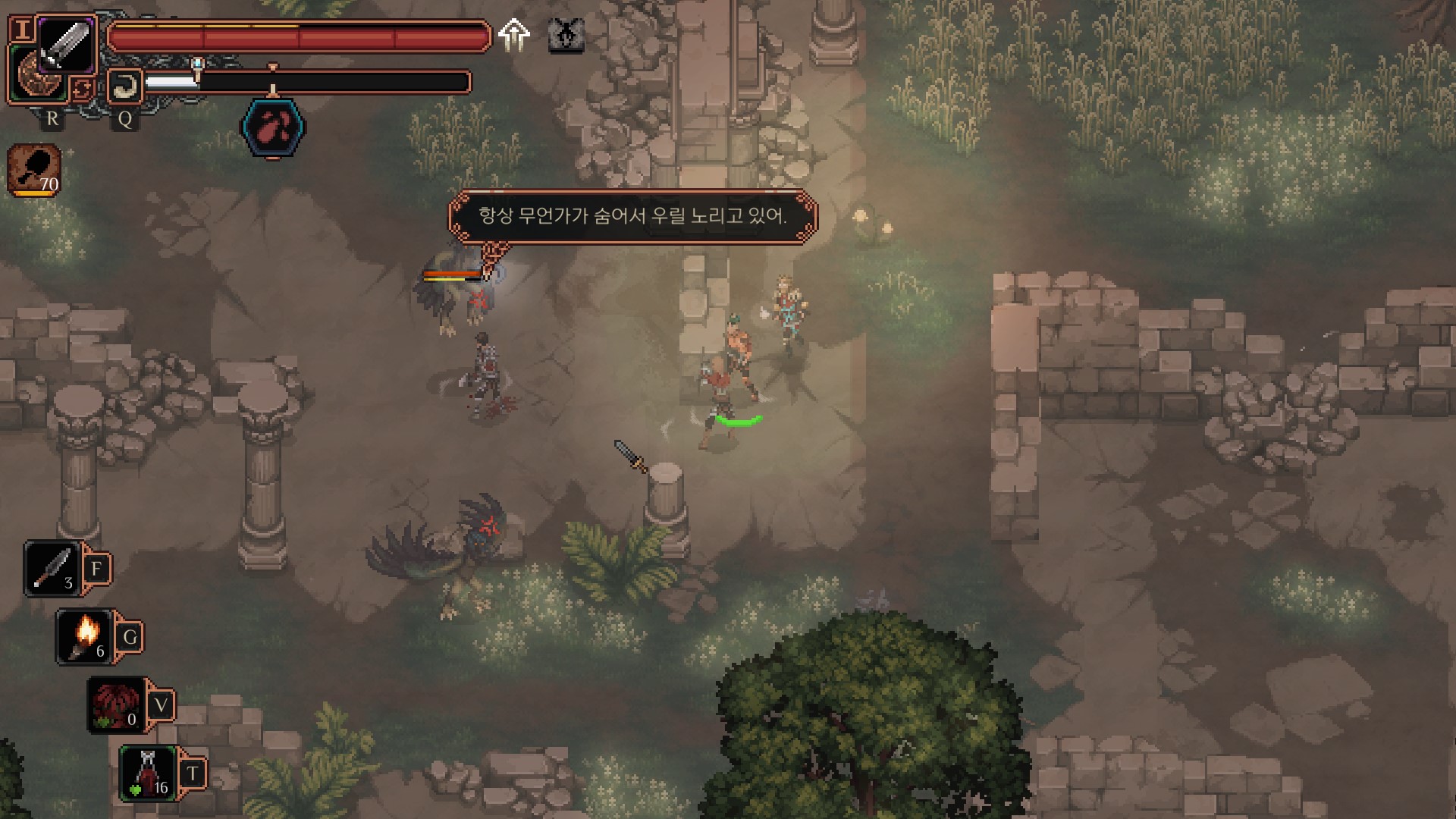
Task: Select the equipped sword weapon slot
Action: (x=65, y=44)
